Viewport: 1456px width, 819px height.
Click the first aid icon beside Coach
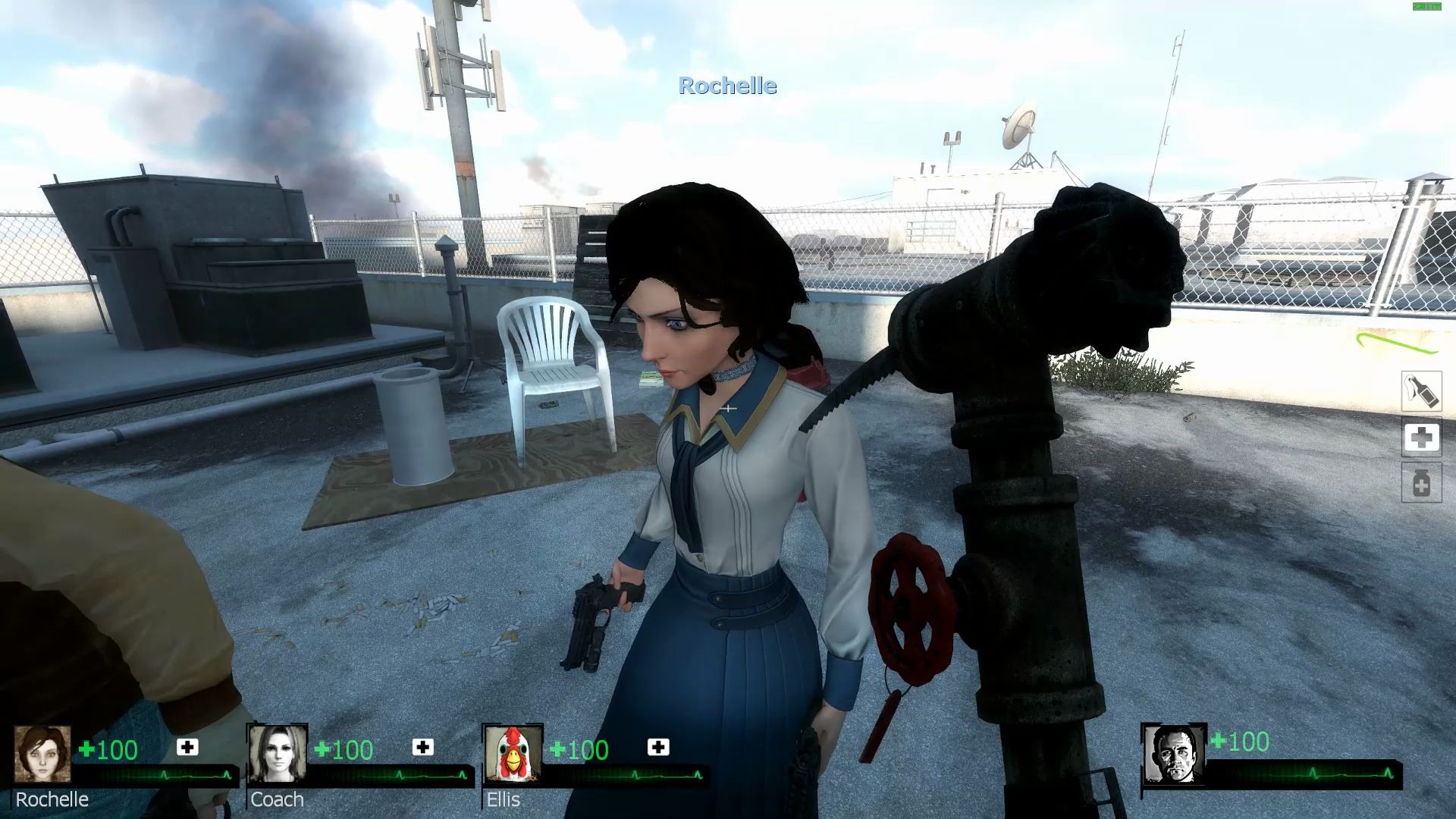pyautogui.click(x=422, y=748)
